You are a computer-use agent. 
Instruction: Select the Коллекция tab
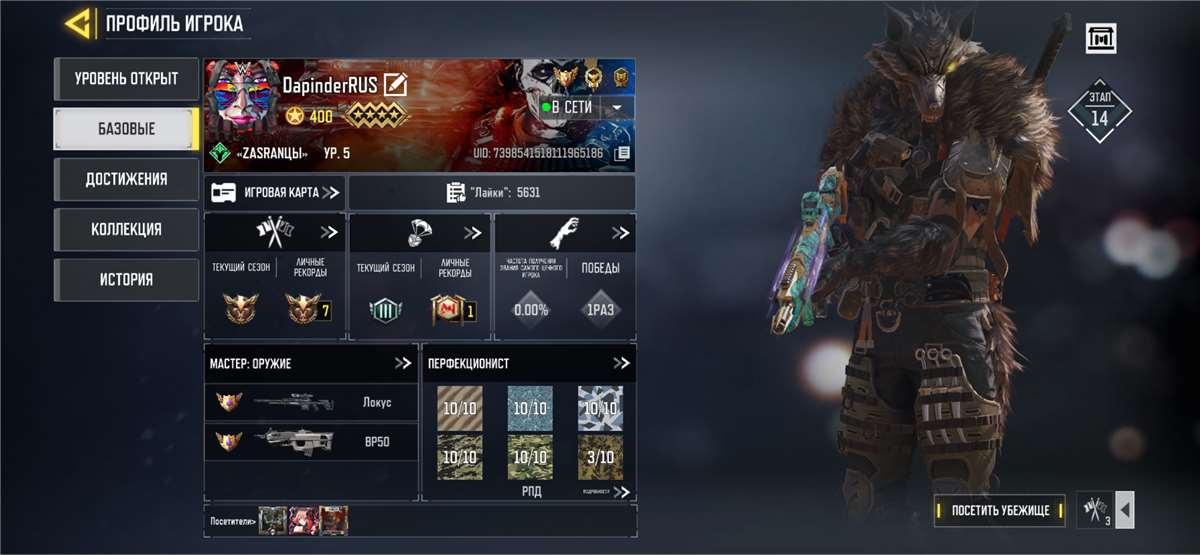point(126,229)
